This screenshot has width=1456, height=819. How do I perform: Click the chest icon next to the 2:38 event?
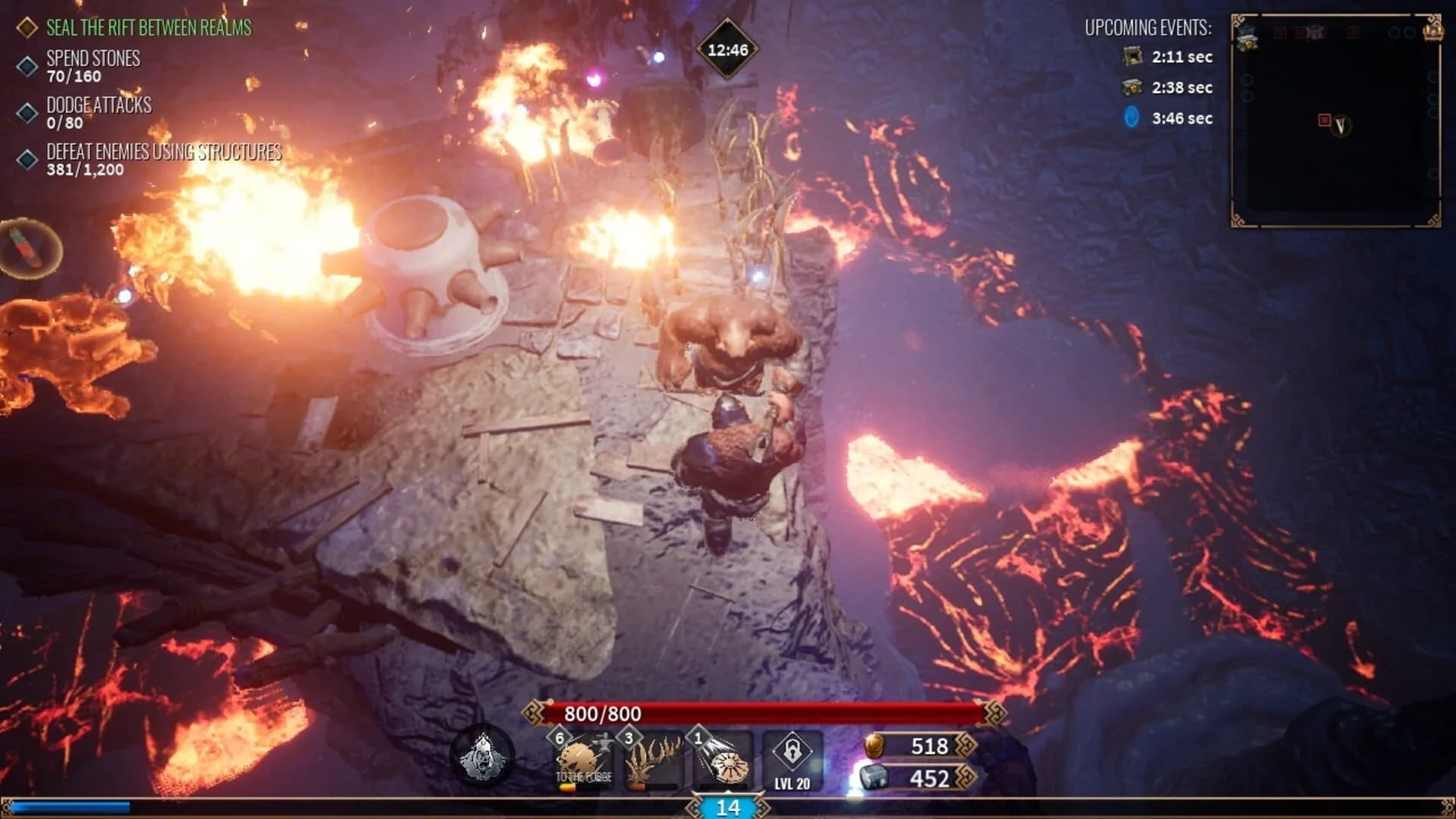[1133, 88]
